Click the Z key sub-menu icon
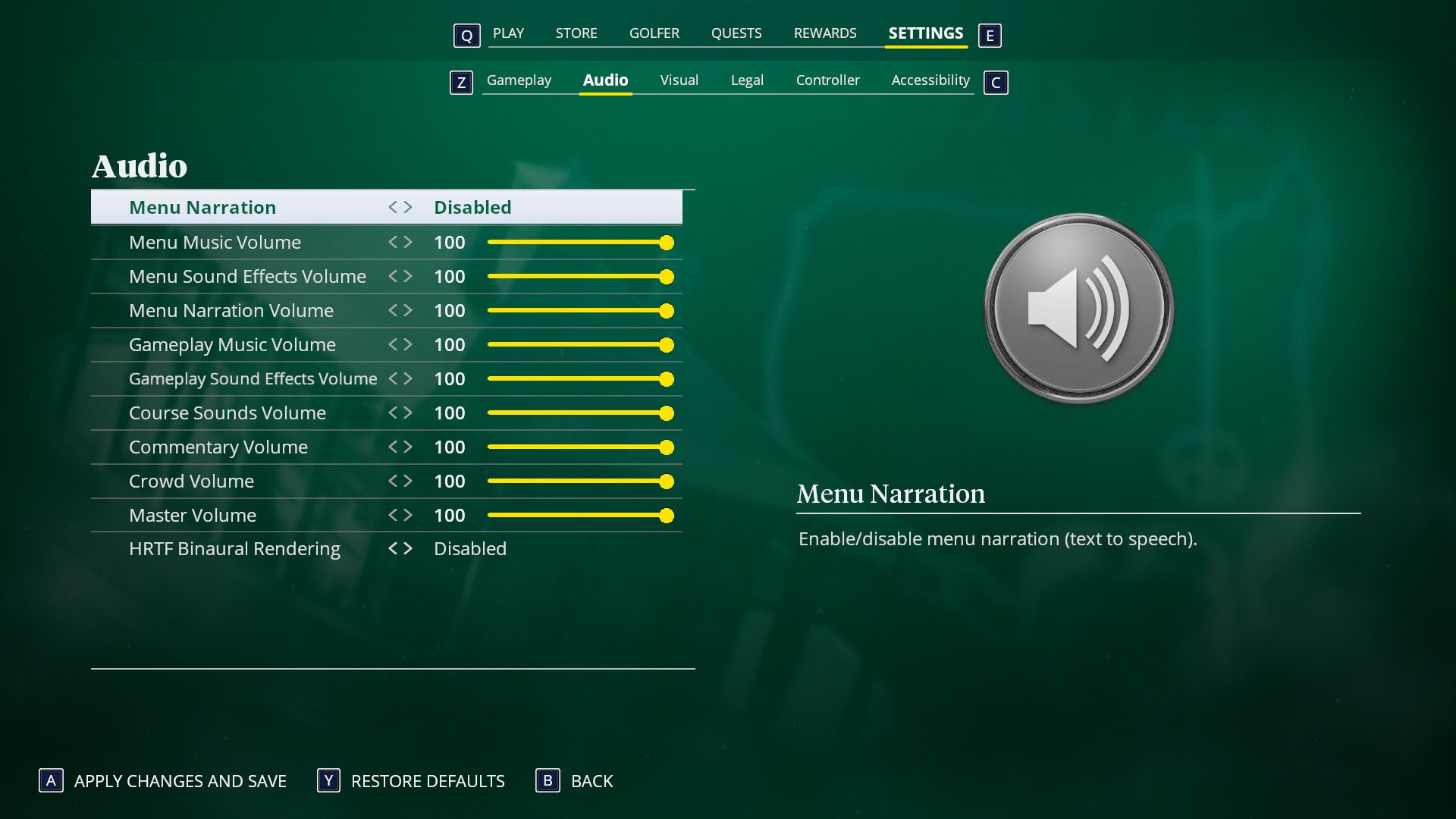This screenshot has width=1456, height=819. 460,83
